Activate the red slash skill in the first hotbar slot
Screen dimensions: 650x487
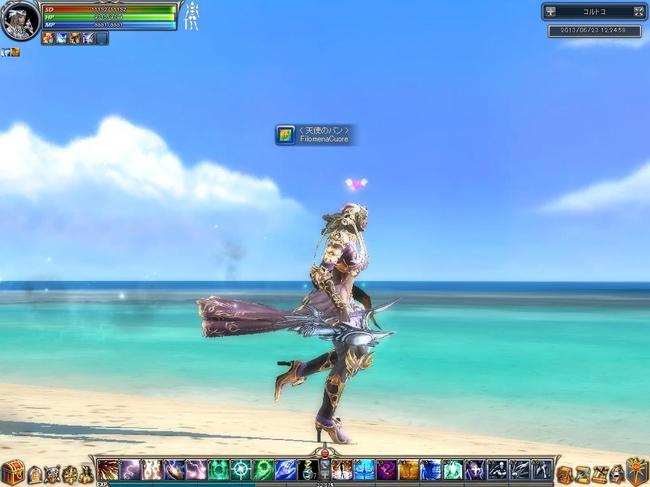click(x=108, y=470)
